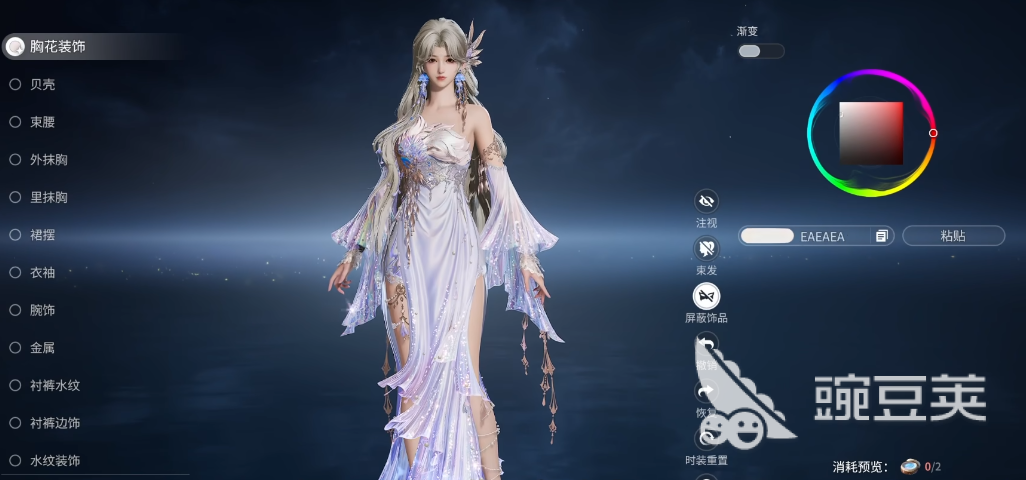Click the 粘贴 paste button
This screenshot has height=480, width=1026.
click(953, 236)
